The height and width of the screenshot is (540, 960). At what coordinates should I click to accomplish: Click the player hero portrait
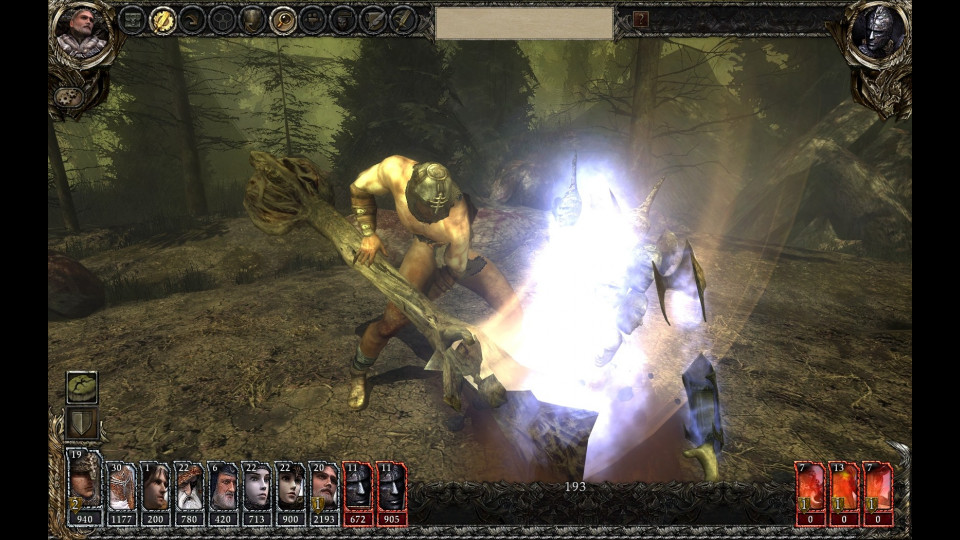point(80,30)
